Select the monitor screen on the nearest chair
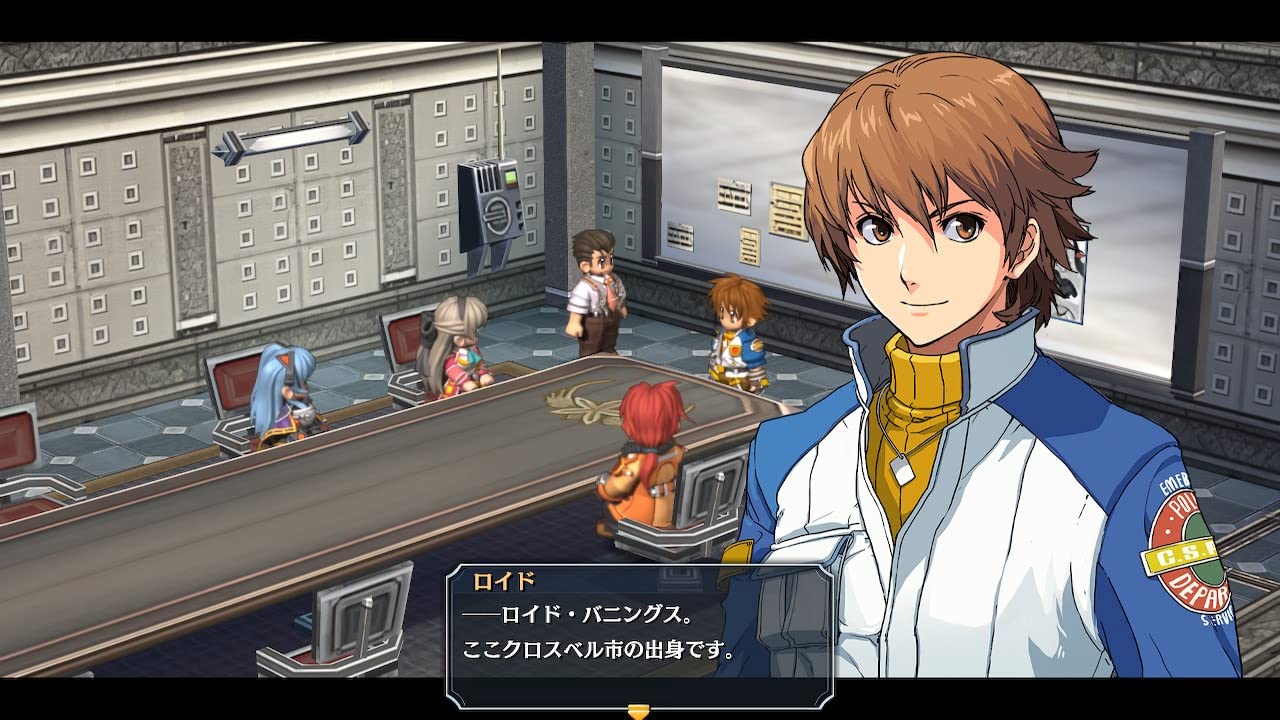 click(x=360, y=610)
